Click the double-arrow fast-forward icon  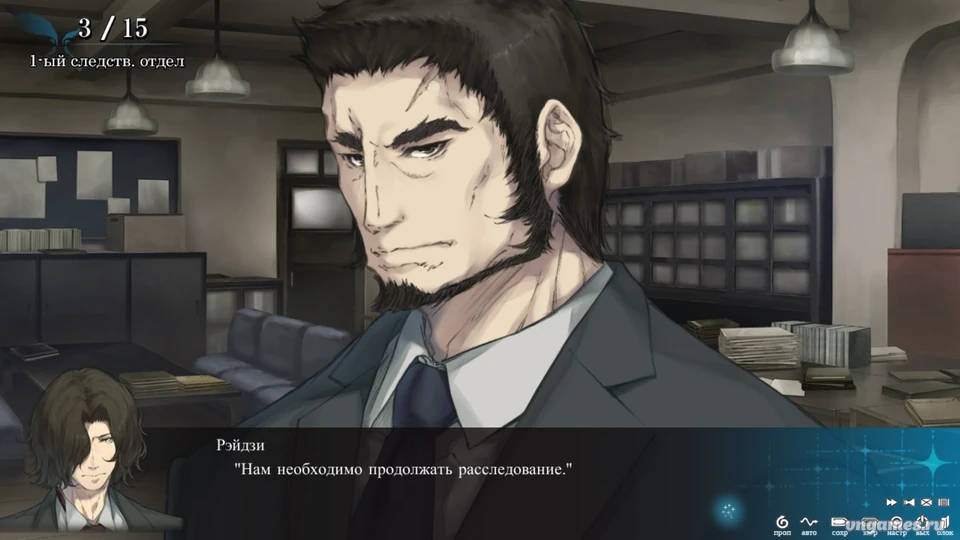pyautogui.click(x=891, y=502)
